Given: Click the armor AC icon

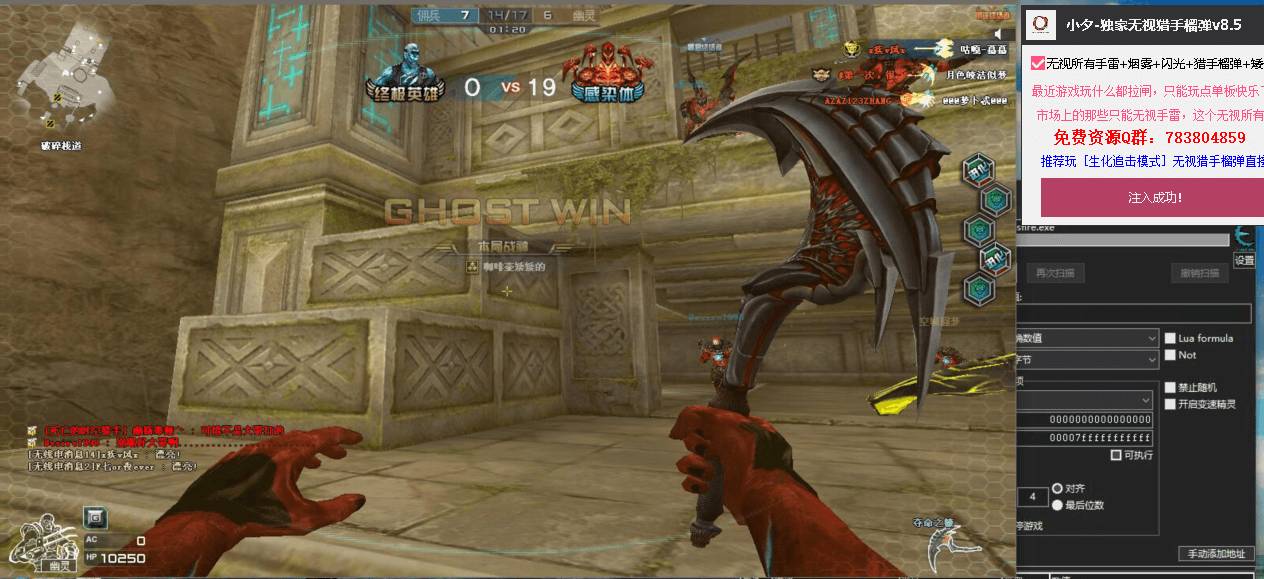Looking at the screenshot, I should pyautogui.click(x=94, y=517).
